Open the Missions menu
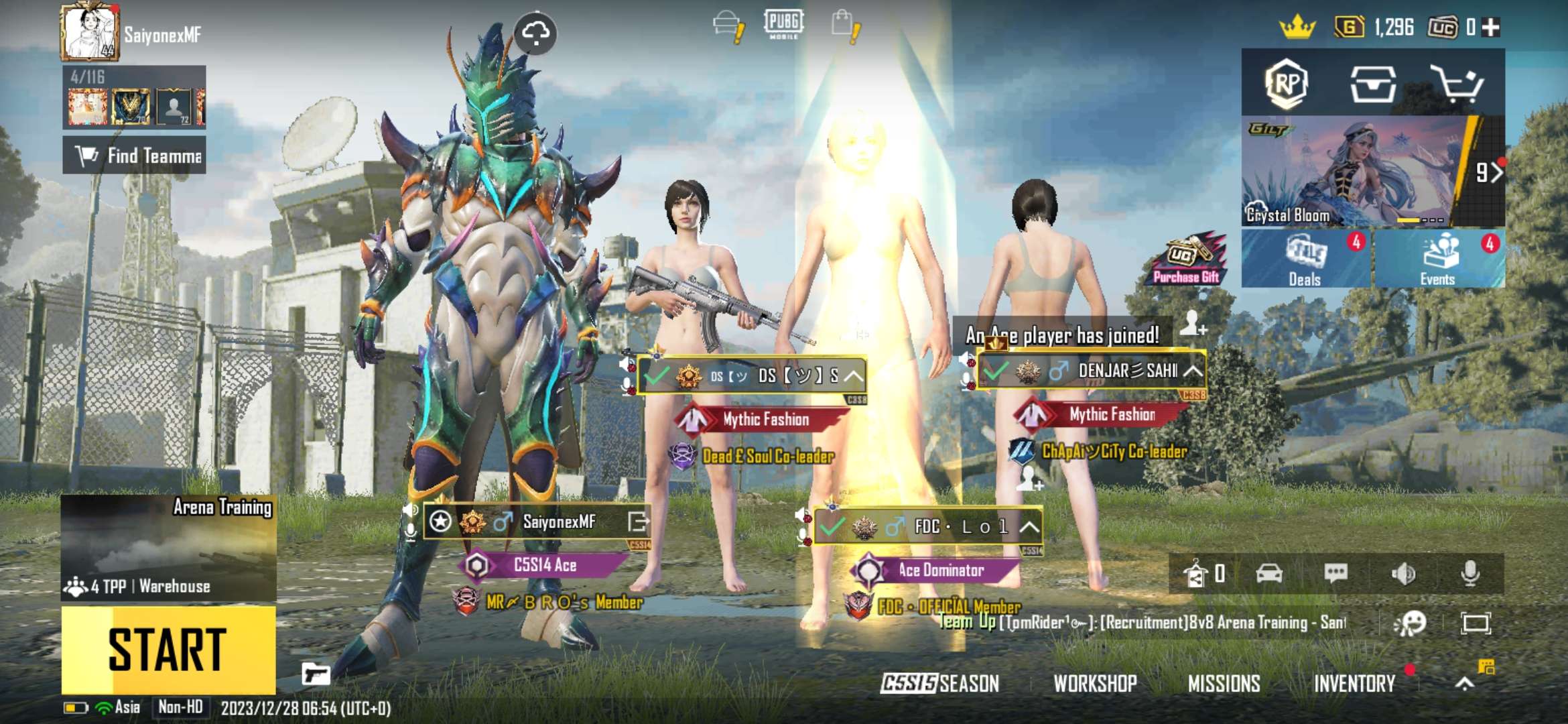Screen dimensions: 1568x724 click(1224, 683)
